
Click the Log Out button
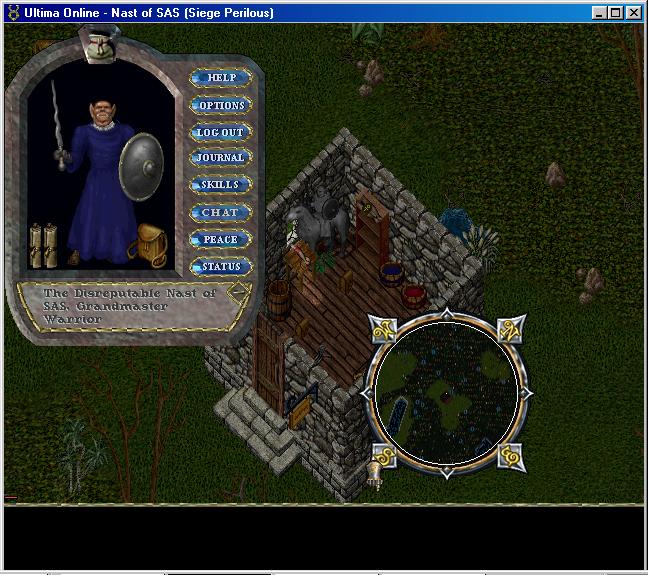[x=221, y=132]
